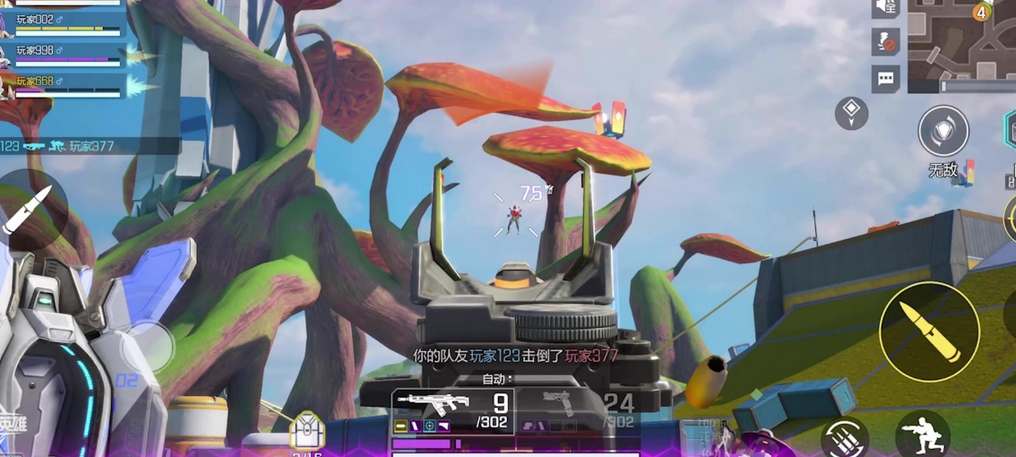
Task: Open the backpack inventory icon
Action: pyautogui.click(x=306, y=432)
